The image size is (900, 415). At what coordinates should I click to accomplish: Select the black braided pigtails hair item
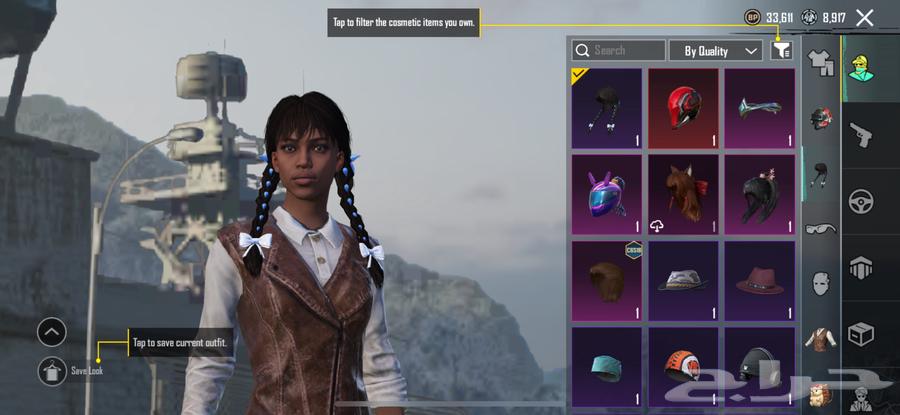606,108
